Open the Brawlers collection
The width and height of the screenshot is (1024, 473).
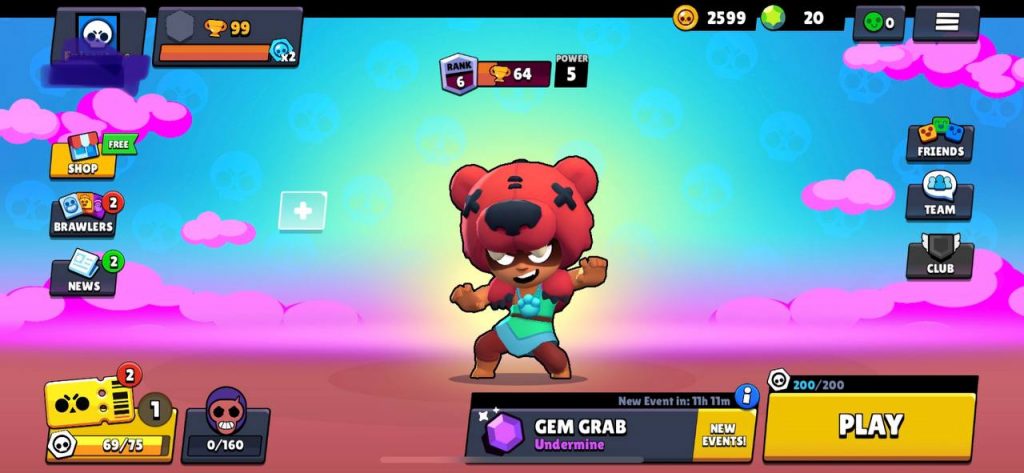click(x=83, y=214)
